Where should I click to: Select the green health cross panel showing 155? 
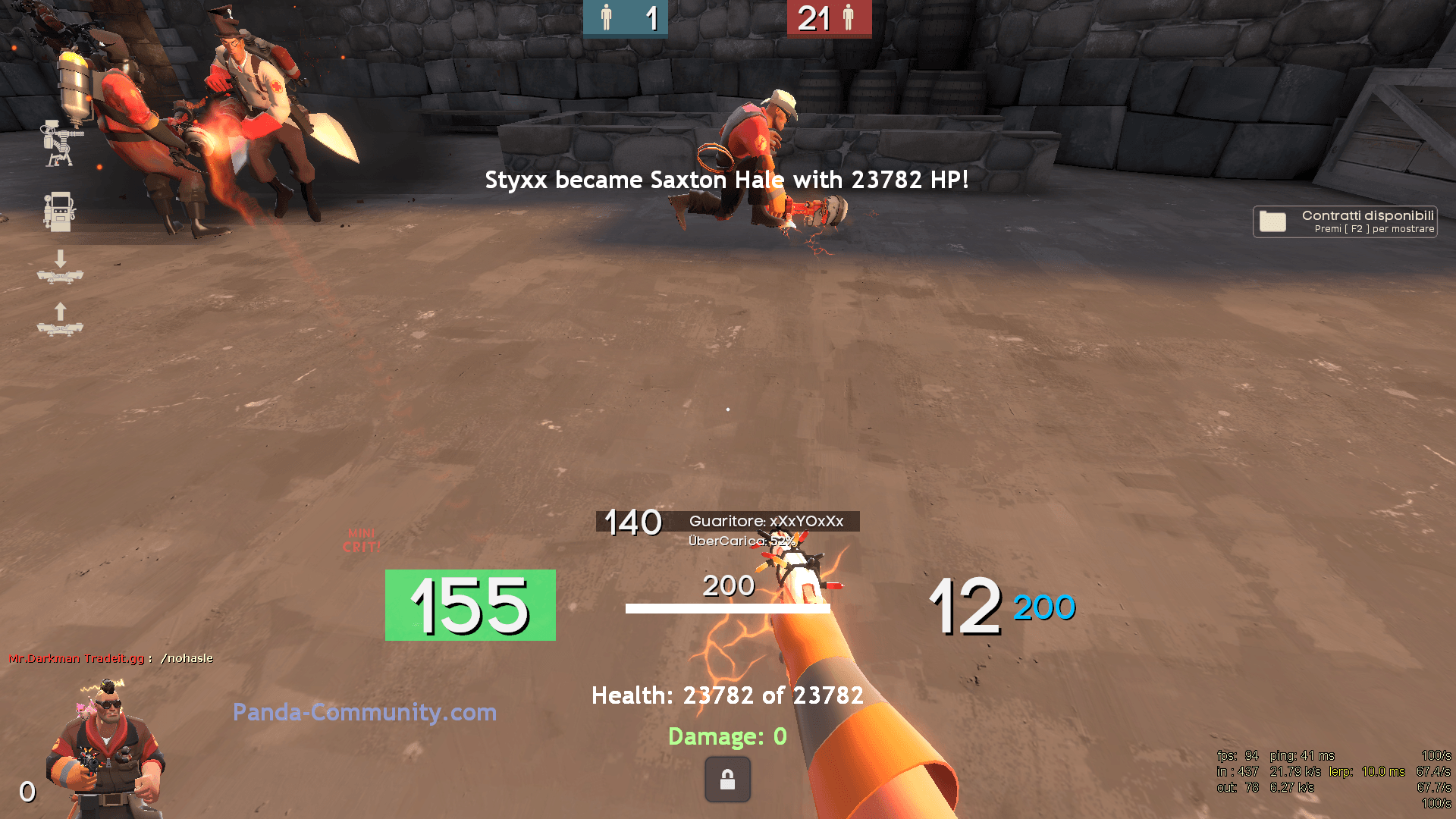(469, 606)
